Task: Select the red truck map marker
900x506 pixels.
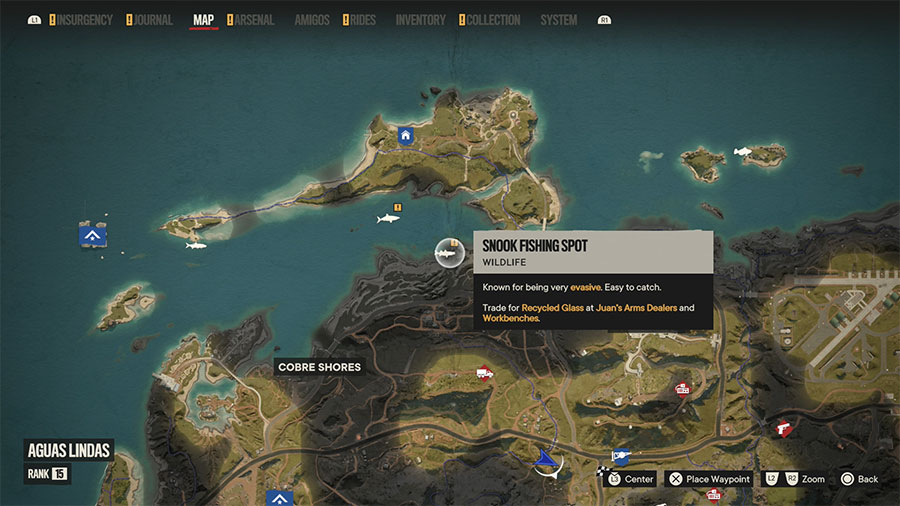Action: [x=485, y=373]
